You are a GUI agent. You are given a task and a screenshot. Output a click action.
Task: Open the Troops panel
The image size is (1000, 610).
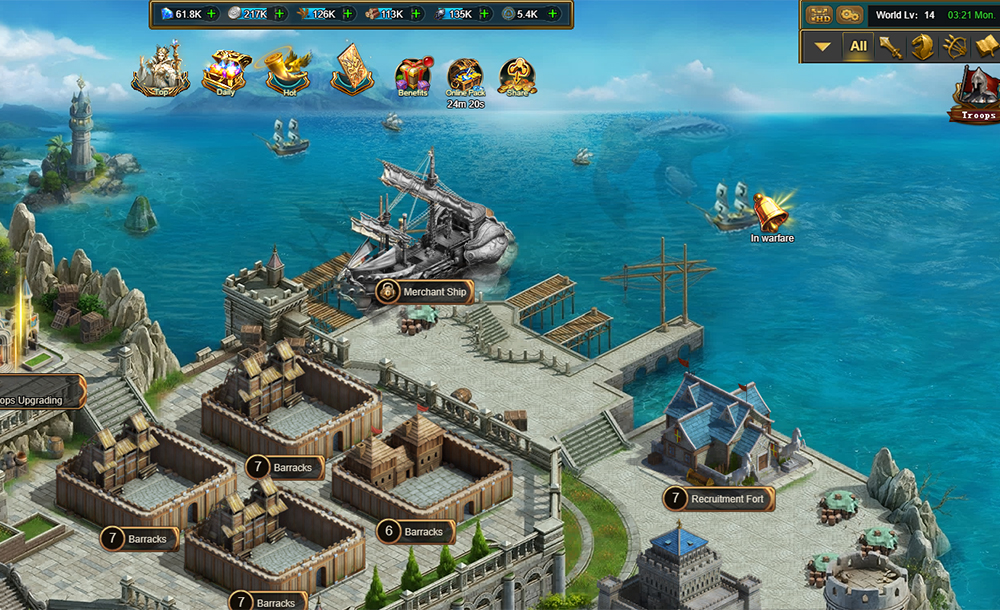[975, 97]
